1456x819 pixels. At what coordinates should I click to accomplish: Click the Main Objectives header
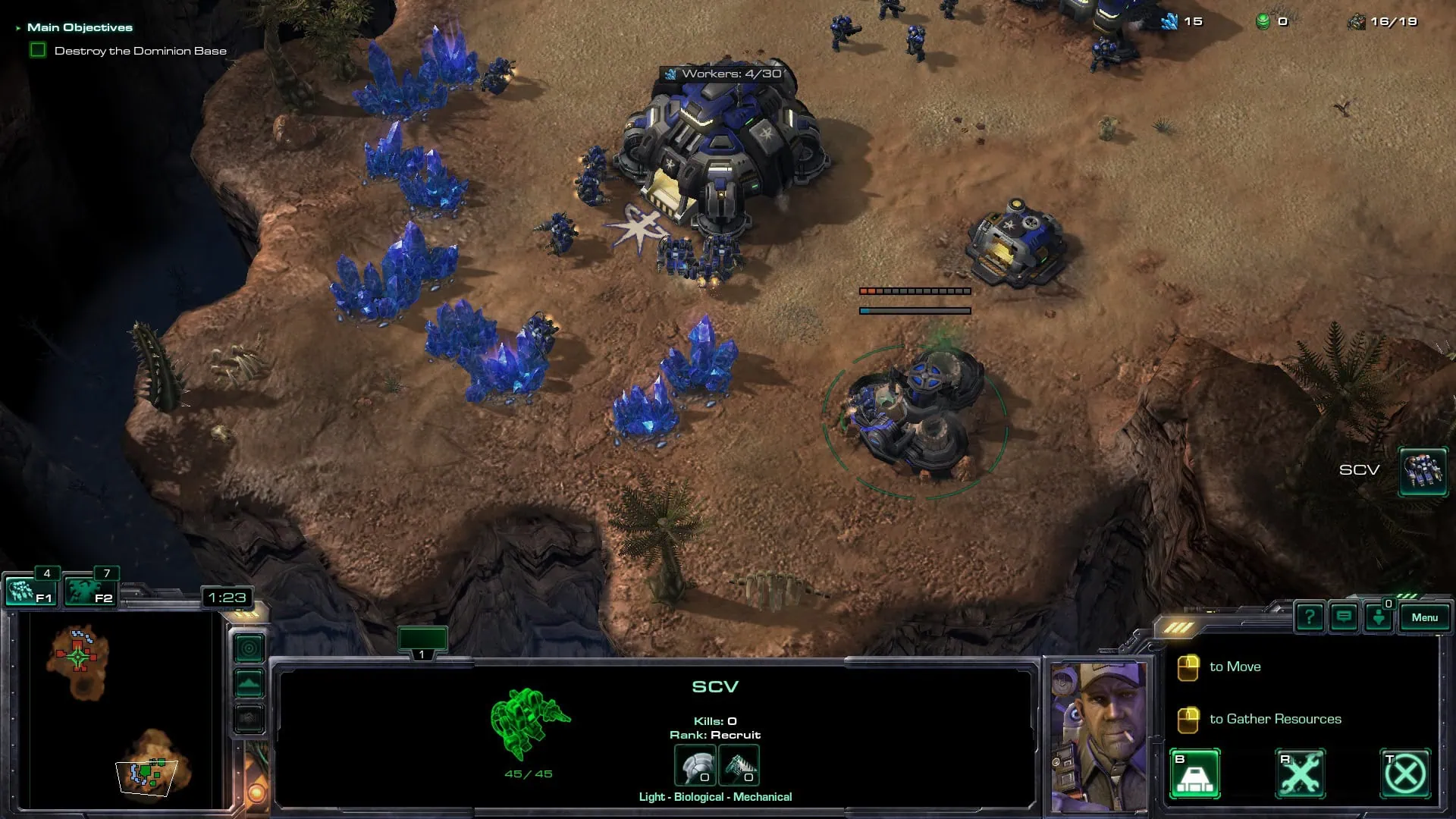pyautogui.click(x=80, y=26)
